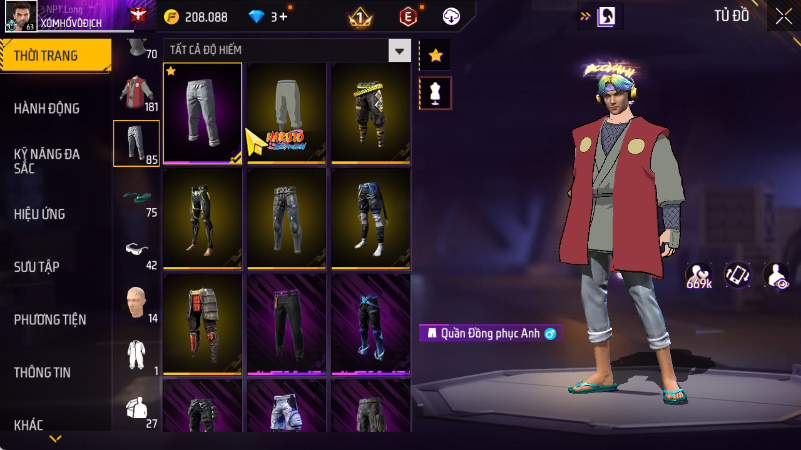
Task: Open Kỹ Năng Đa Sắc menu
Action: pos(47,161)
